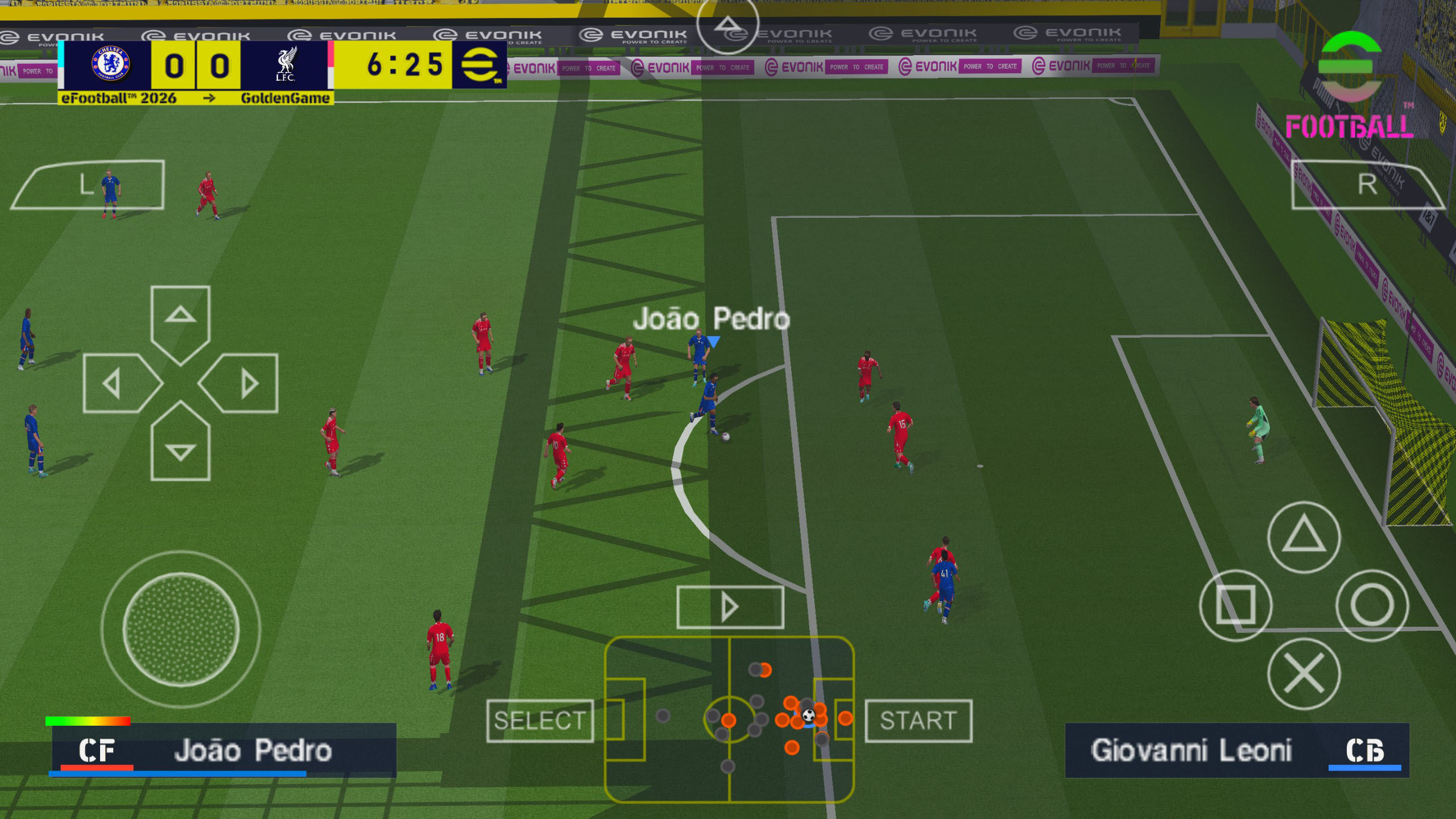Tap the SELECT touch button
The height and width of the screenshot is (819, 1456).
(x=540, y=721)
